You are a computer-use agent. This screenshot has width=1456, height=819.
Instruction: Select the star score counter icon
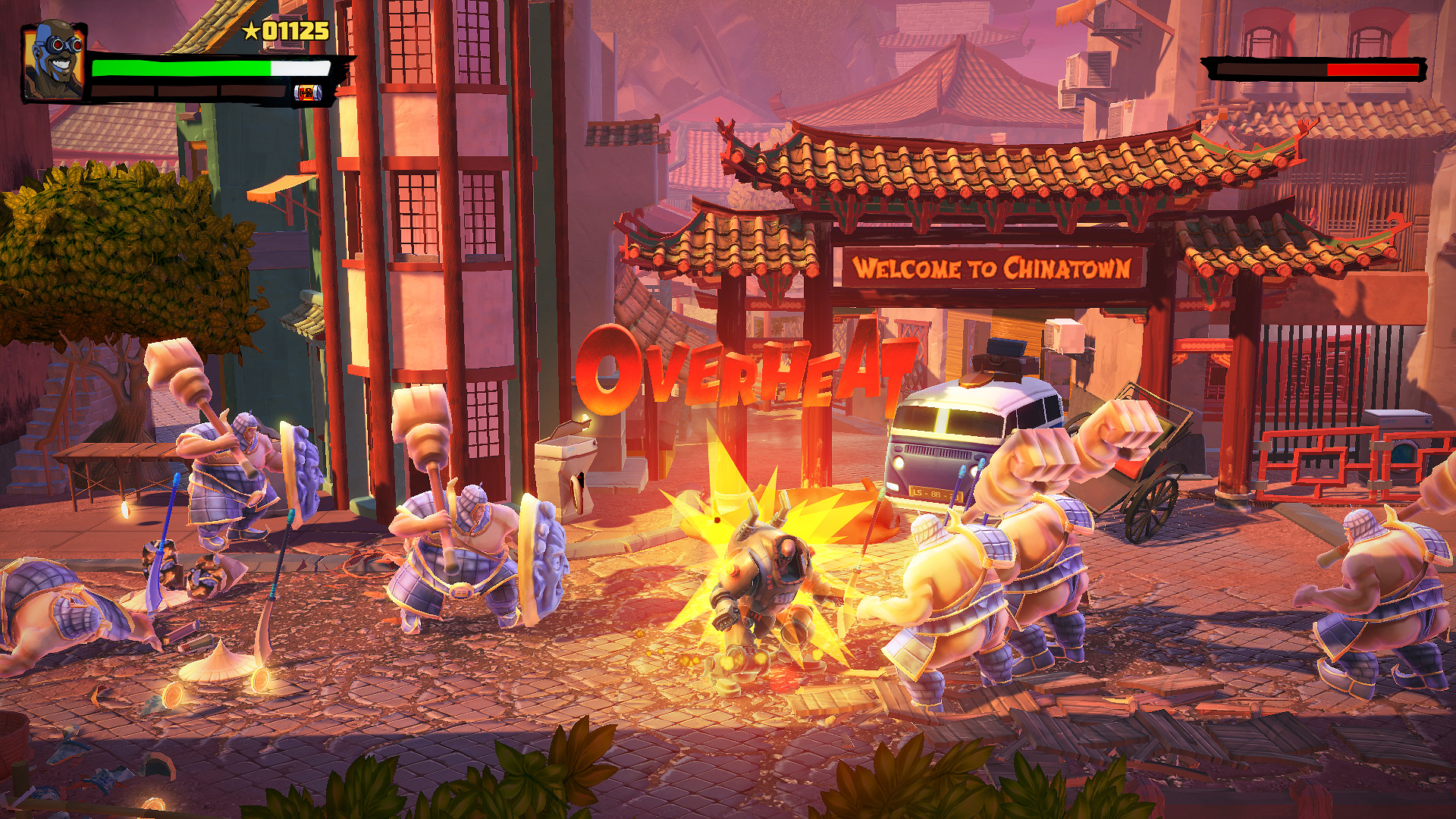(250, 31)
